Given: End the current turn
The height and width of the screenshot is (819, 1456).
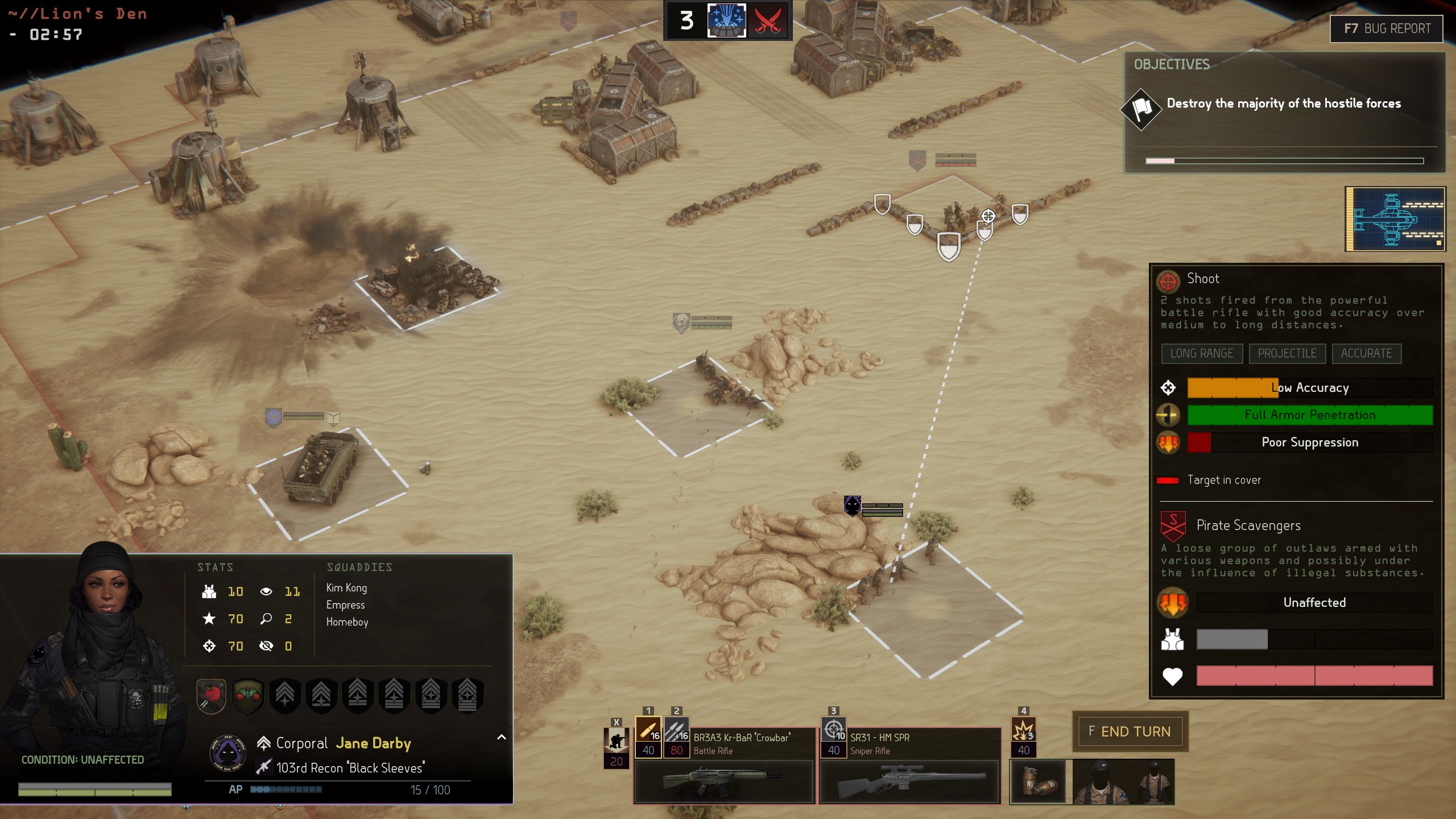Looking at the screenshot, I should (1130, 731).
